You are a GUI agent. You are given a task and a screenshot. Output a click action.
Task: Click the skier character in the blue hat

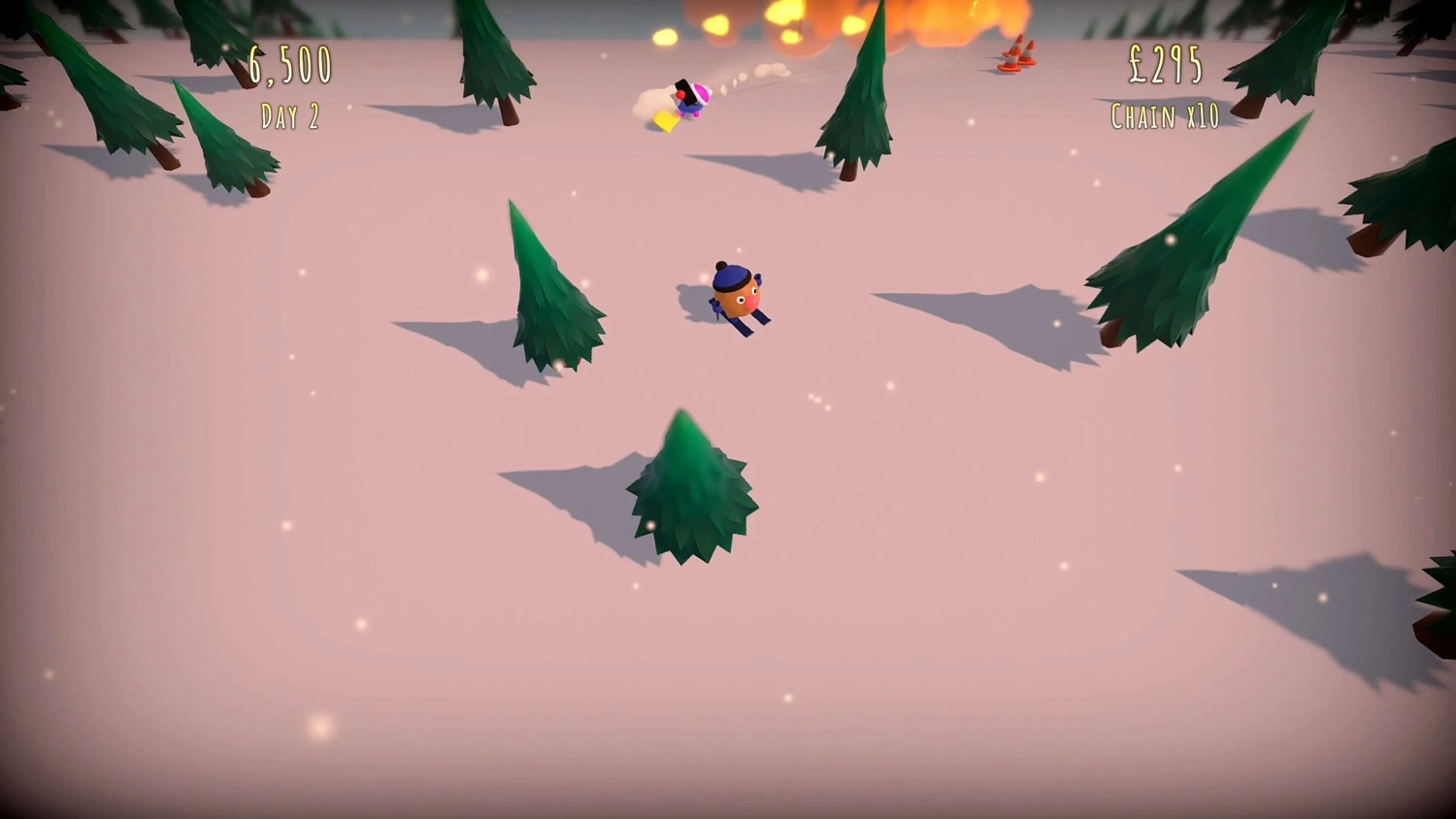[x=733, y=291]
